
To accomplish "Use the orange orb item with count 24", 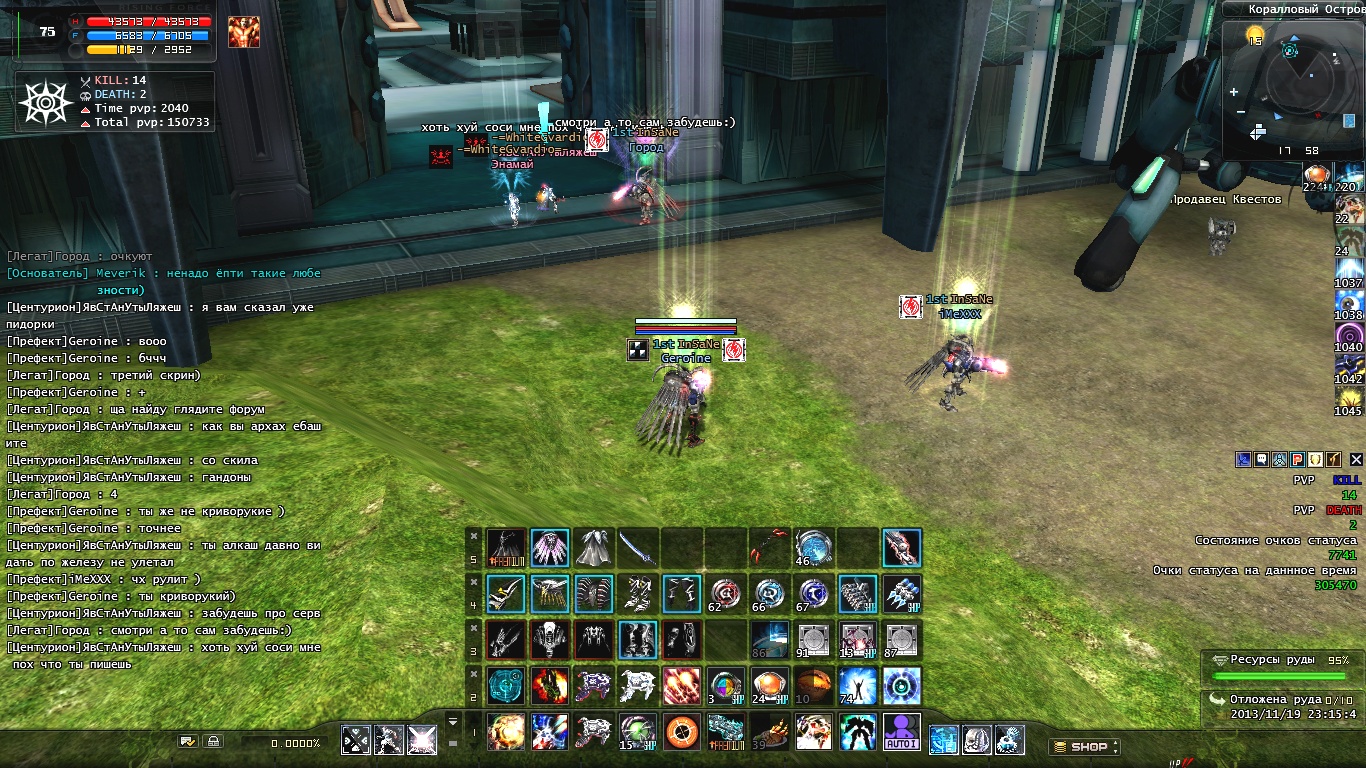I will tap(769, 686).
